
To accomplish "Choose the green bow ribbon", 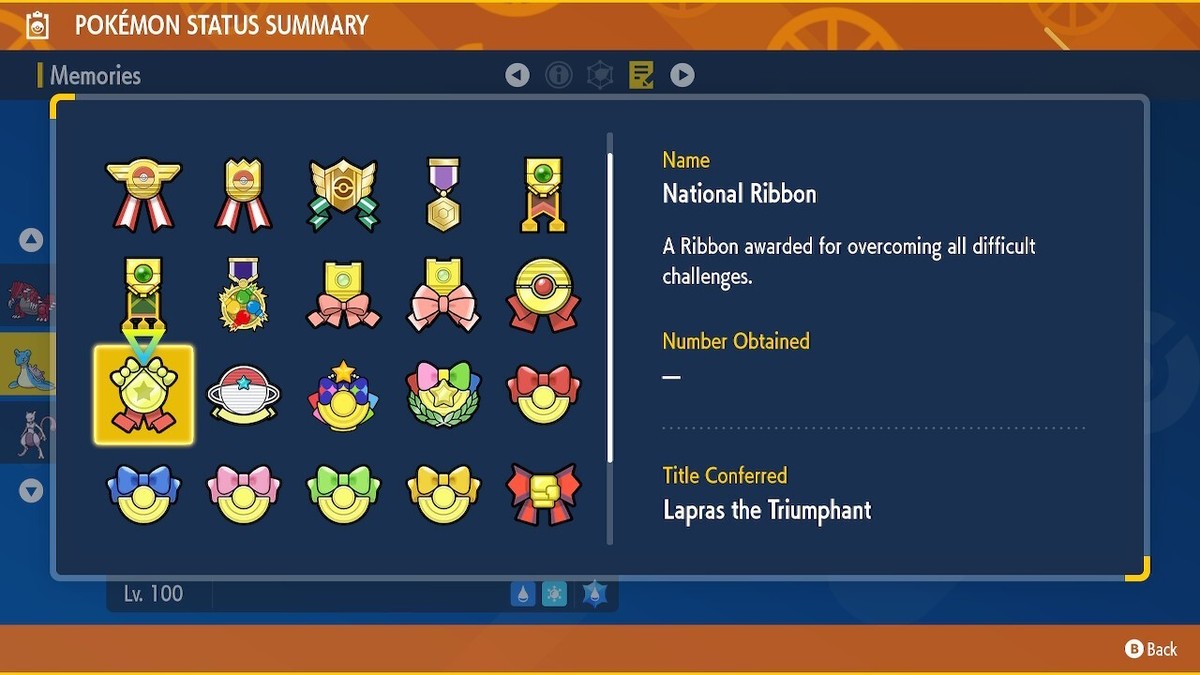I will pos(344,493).
